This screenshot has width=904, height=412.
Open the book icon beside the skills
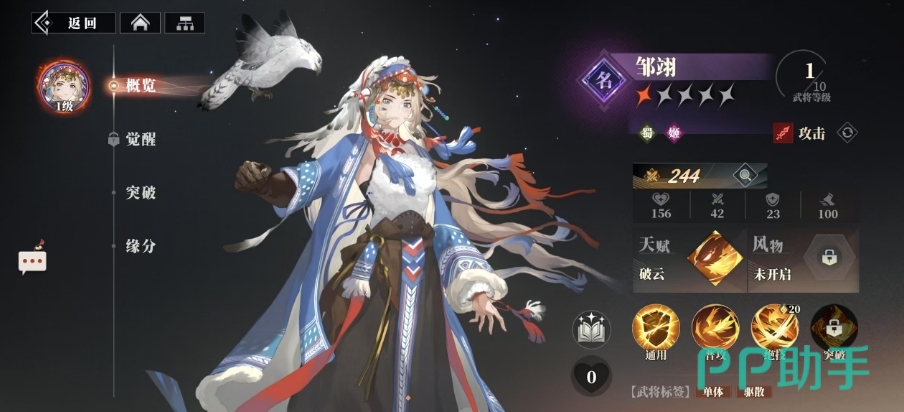pyautogui.click(x=591, y=331)
